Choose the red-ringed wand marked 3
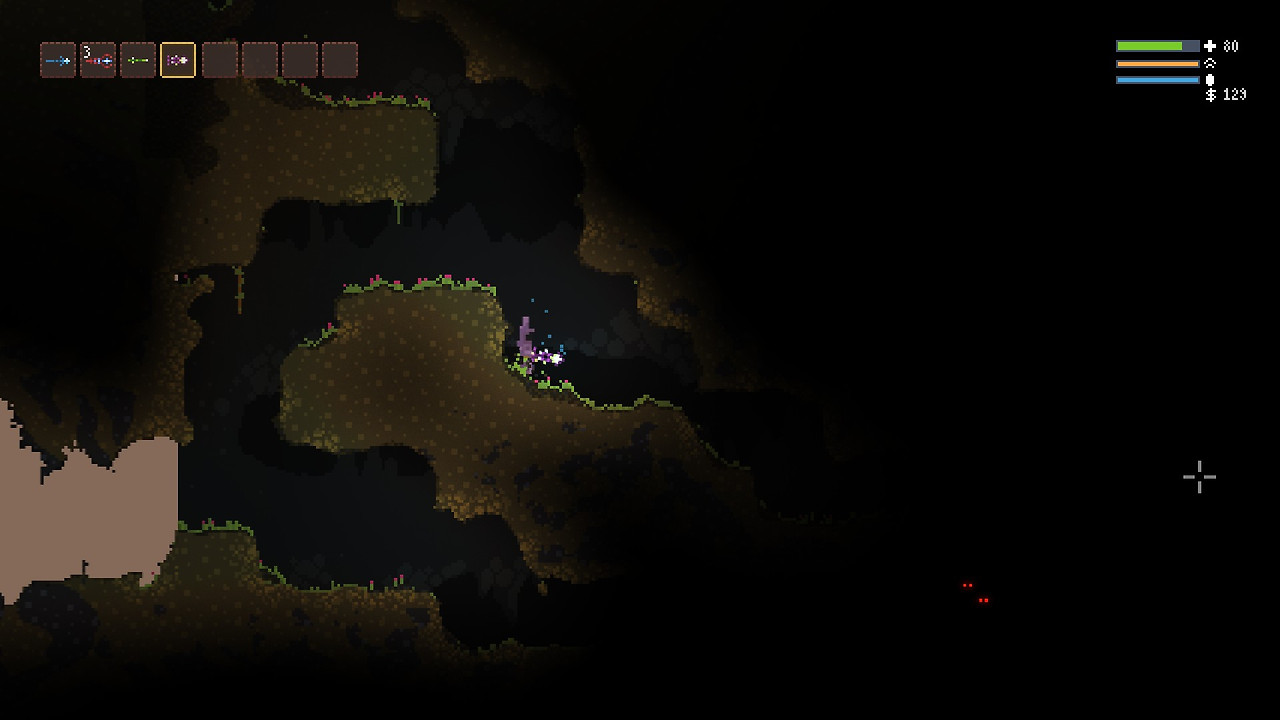 [x=98, y=61]
